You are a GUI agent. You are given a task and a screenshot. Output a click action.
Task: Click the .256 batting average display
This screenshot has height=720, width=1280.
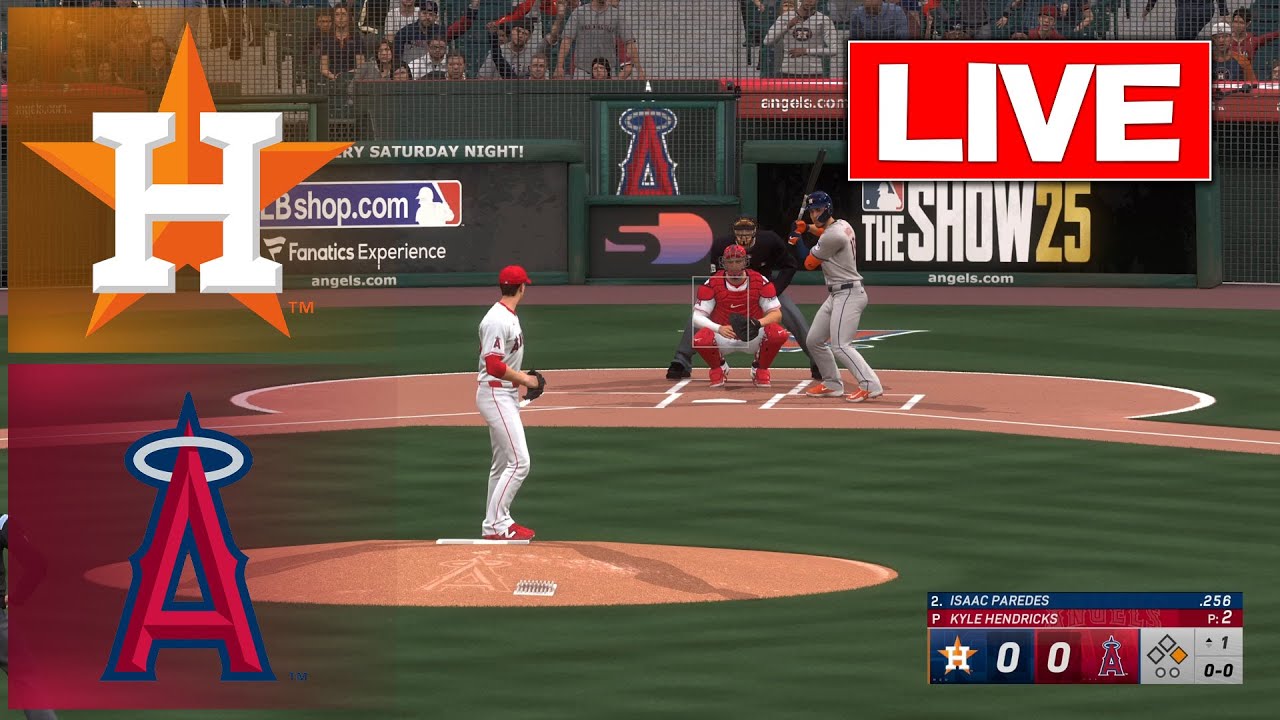(1216, 599)
